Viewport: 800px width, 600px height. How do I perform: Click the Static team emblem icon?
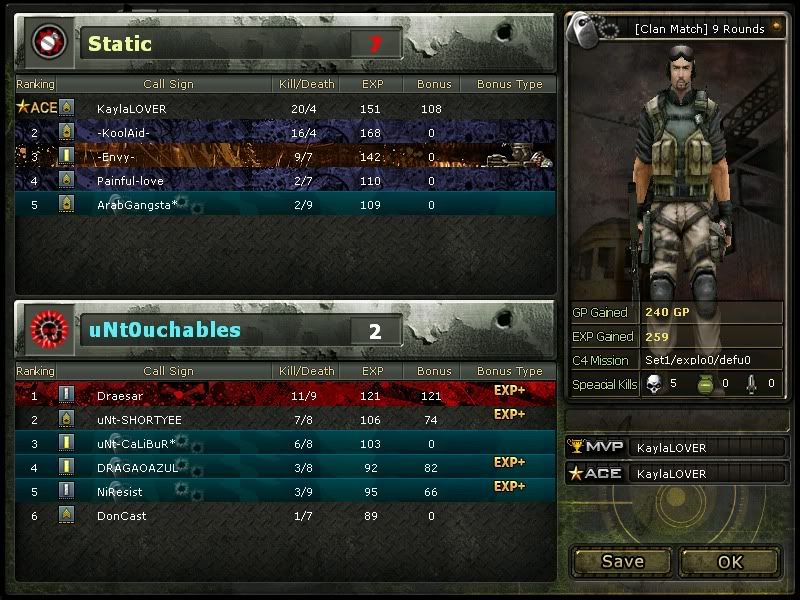[47, 42]
